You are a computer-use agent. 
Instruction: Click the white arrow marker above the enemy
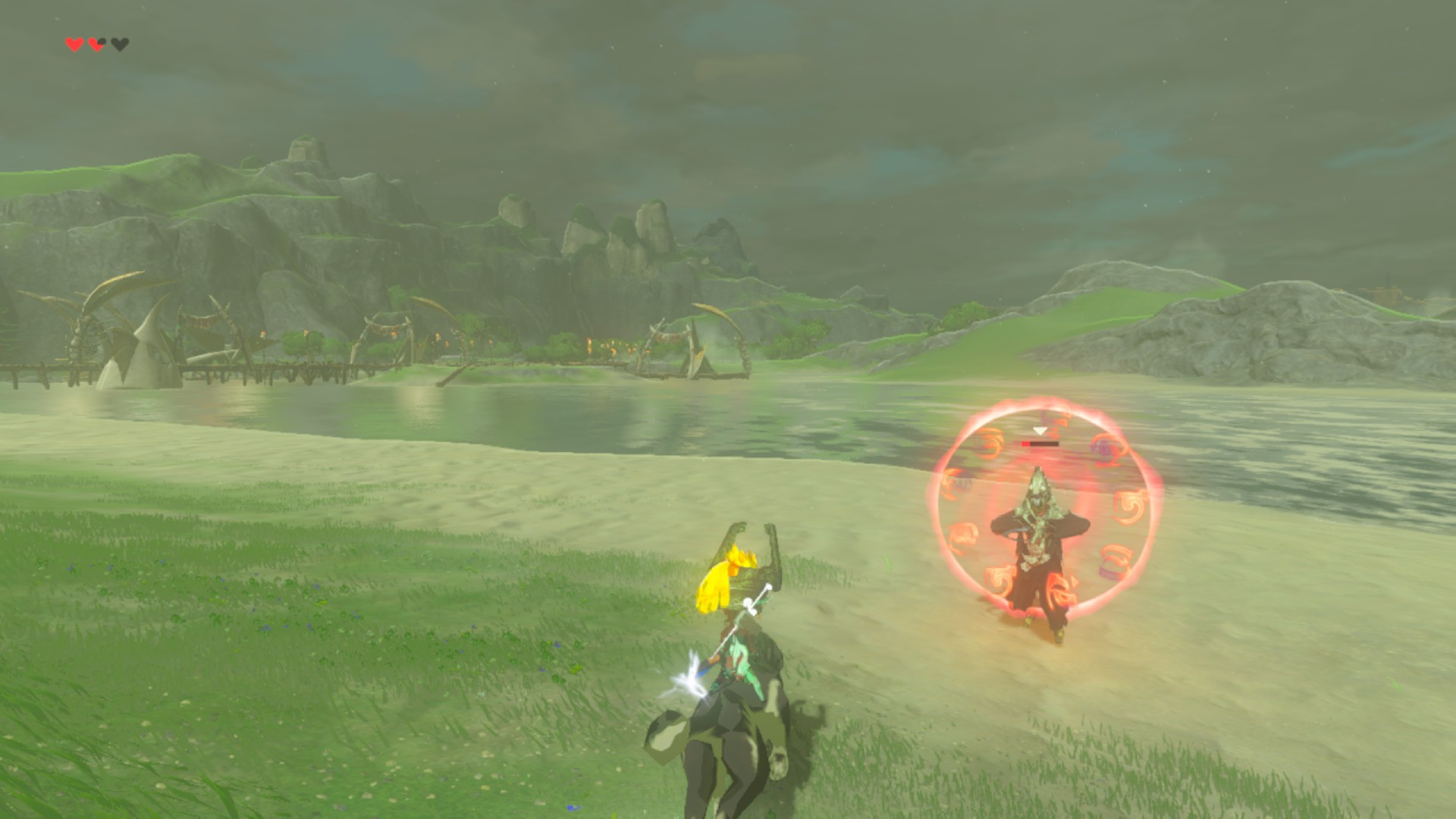pyautogui.click(x=1040, y=431)
